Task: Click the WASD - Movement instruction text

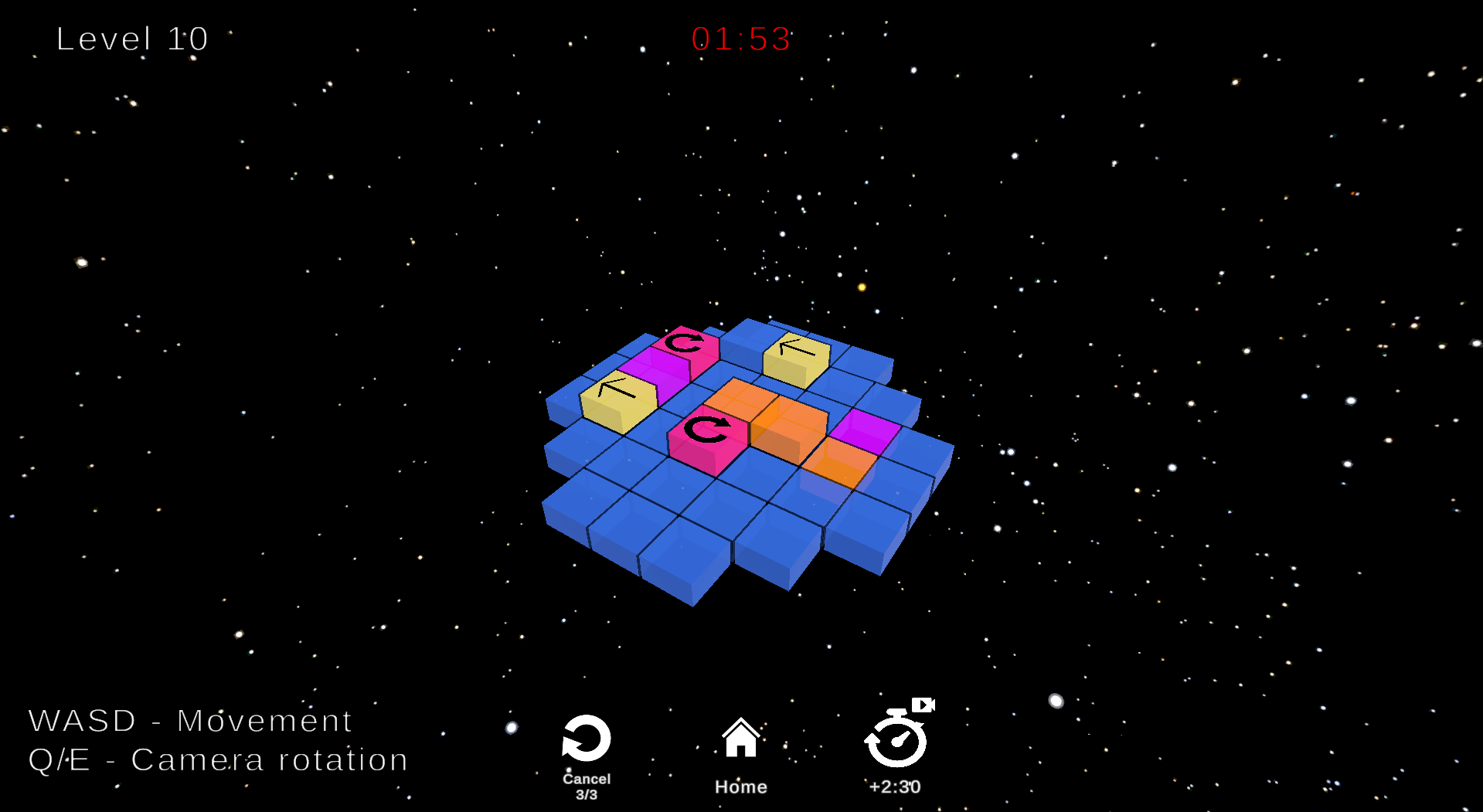Action: point(189,720)
